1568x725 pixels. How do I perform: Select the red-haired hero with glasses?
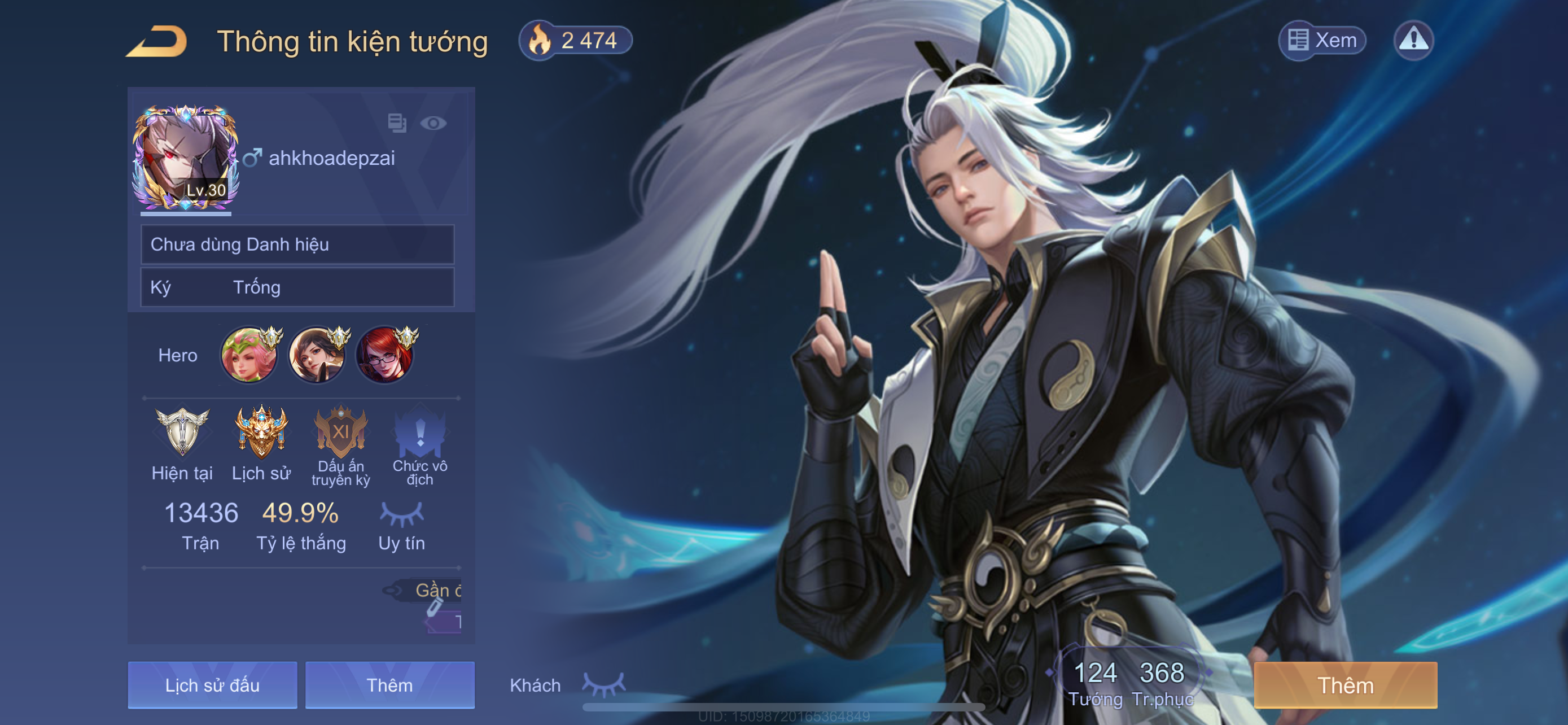coord(384,356)
